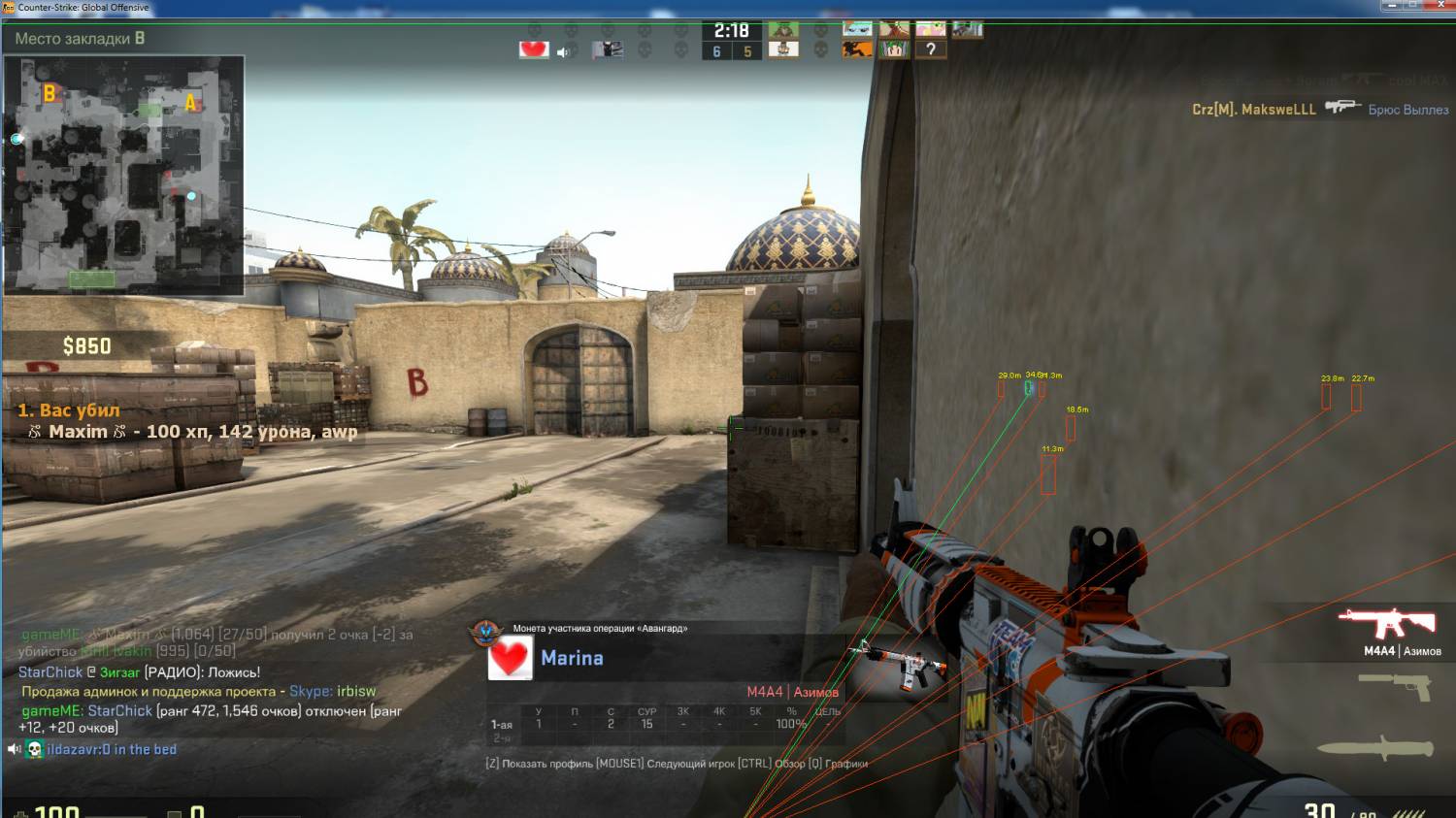Select the knife silhouette in weapon list
Viewport: 1456px width, 818px height.
(x=1375, y=748)
